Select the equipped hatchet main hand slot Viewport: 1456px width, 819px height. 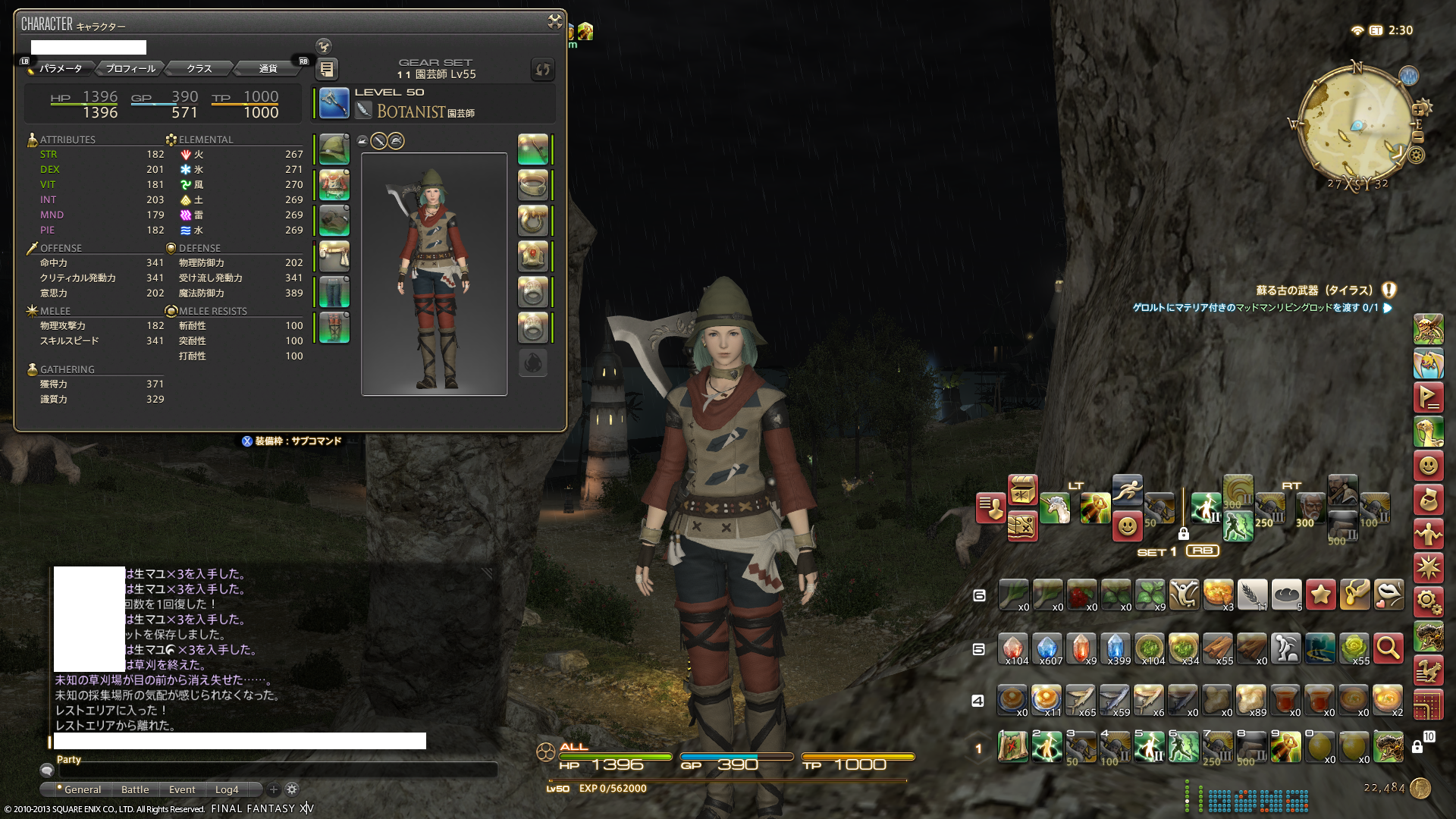coord(334,103)
